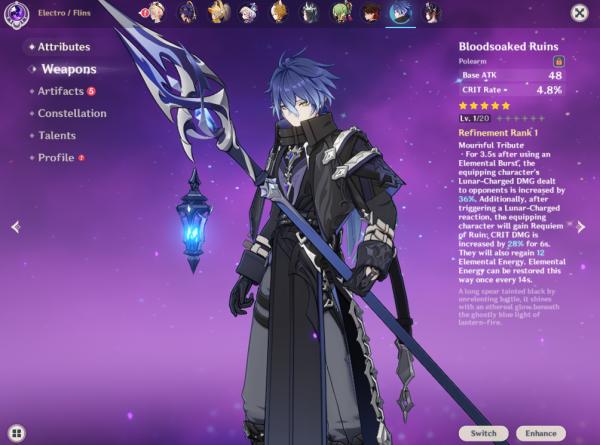This screenshot has height=445, width=600.
Task: Select the Weapons tab
Action: 68,69
